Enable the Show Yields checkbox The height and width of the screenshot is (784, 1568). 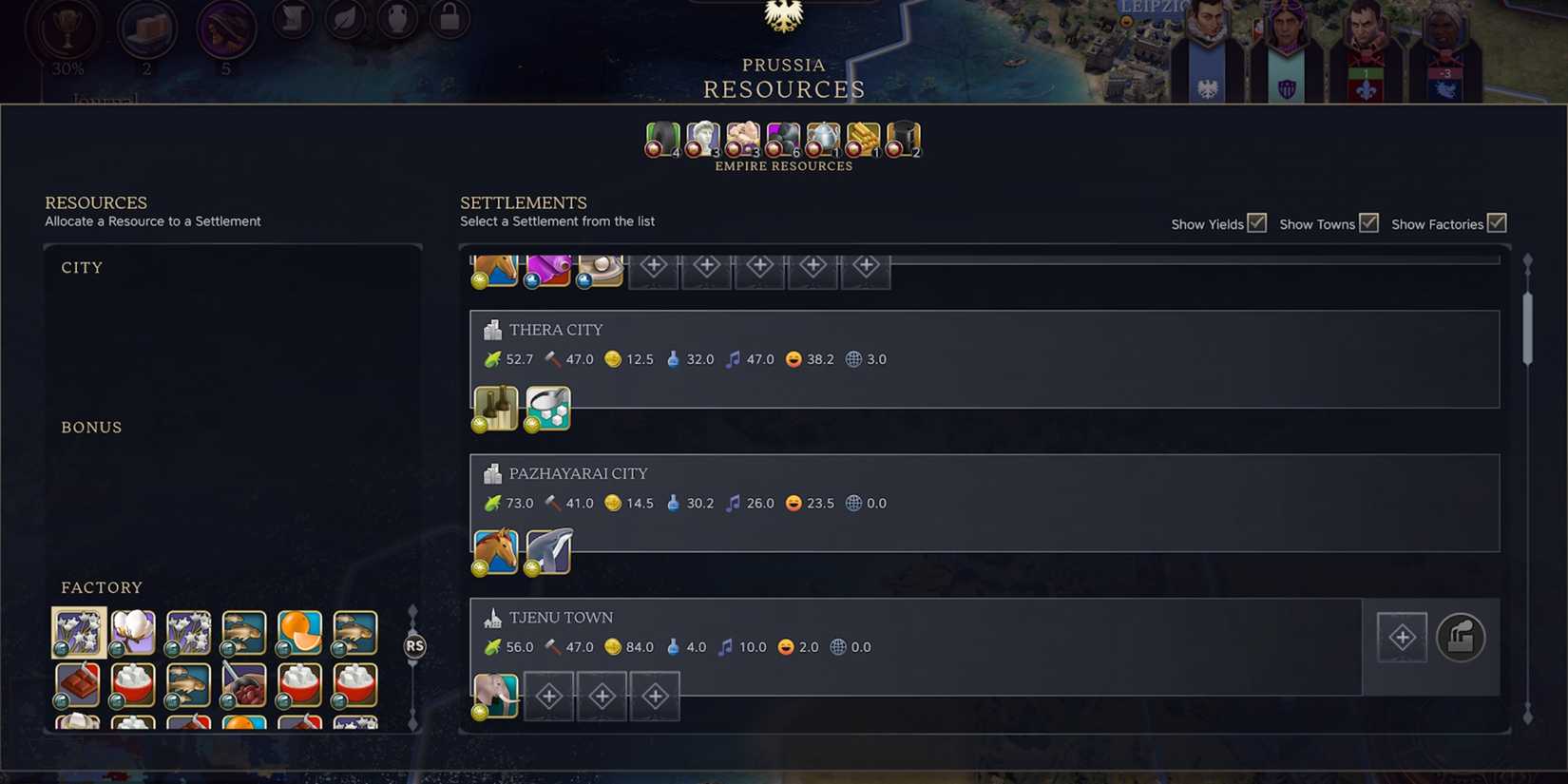pos(1256,221)
